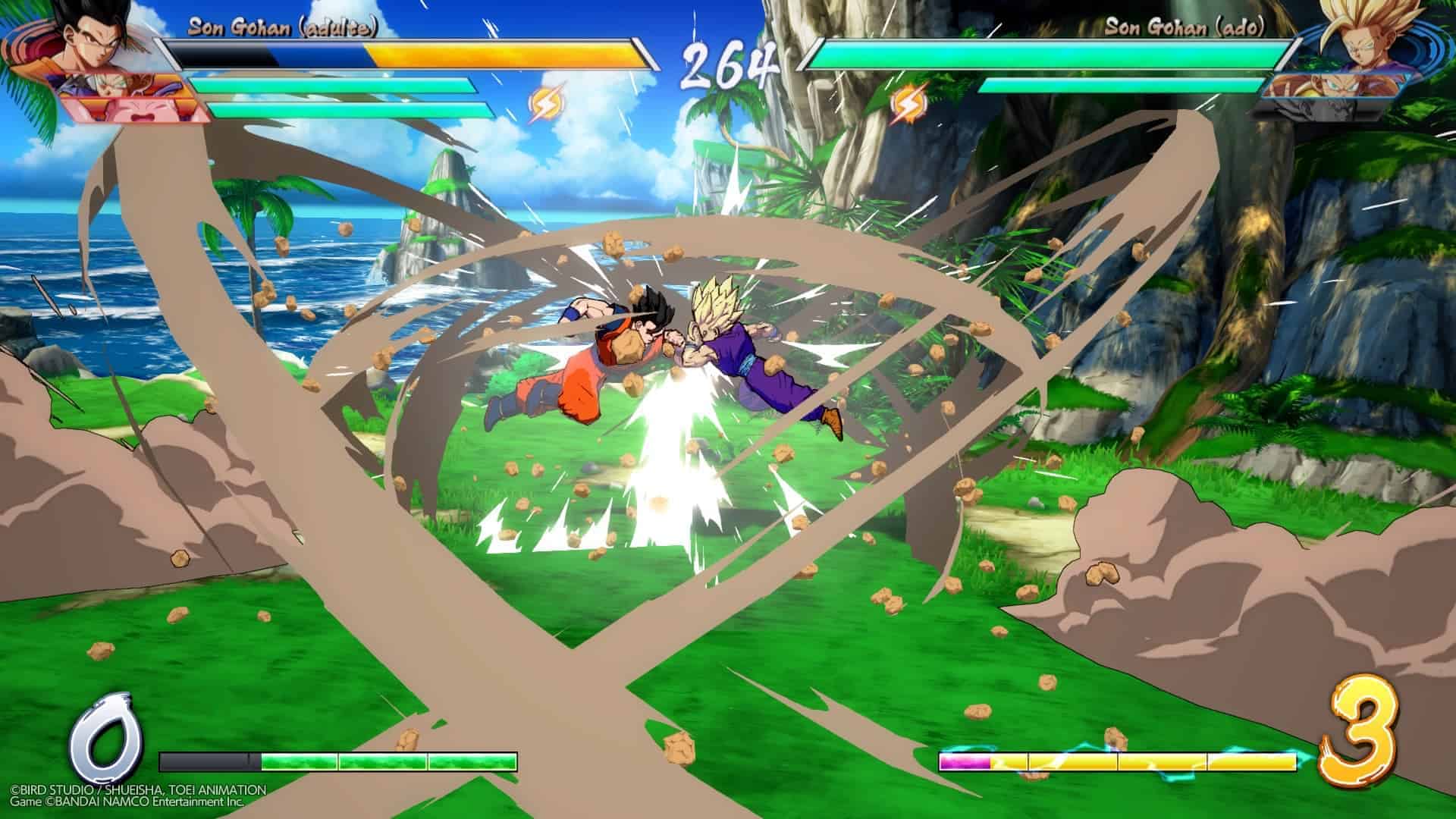The image size is (1456, 819).
Task: Activate player one's Sparking lightning icon
Action: pyautogui.click(x=543, y=105)
